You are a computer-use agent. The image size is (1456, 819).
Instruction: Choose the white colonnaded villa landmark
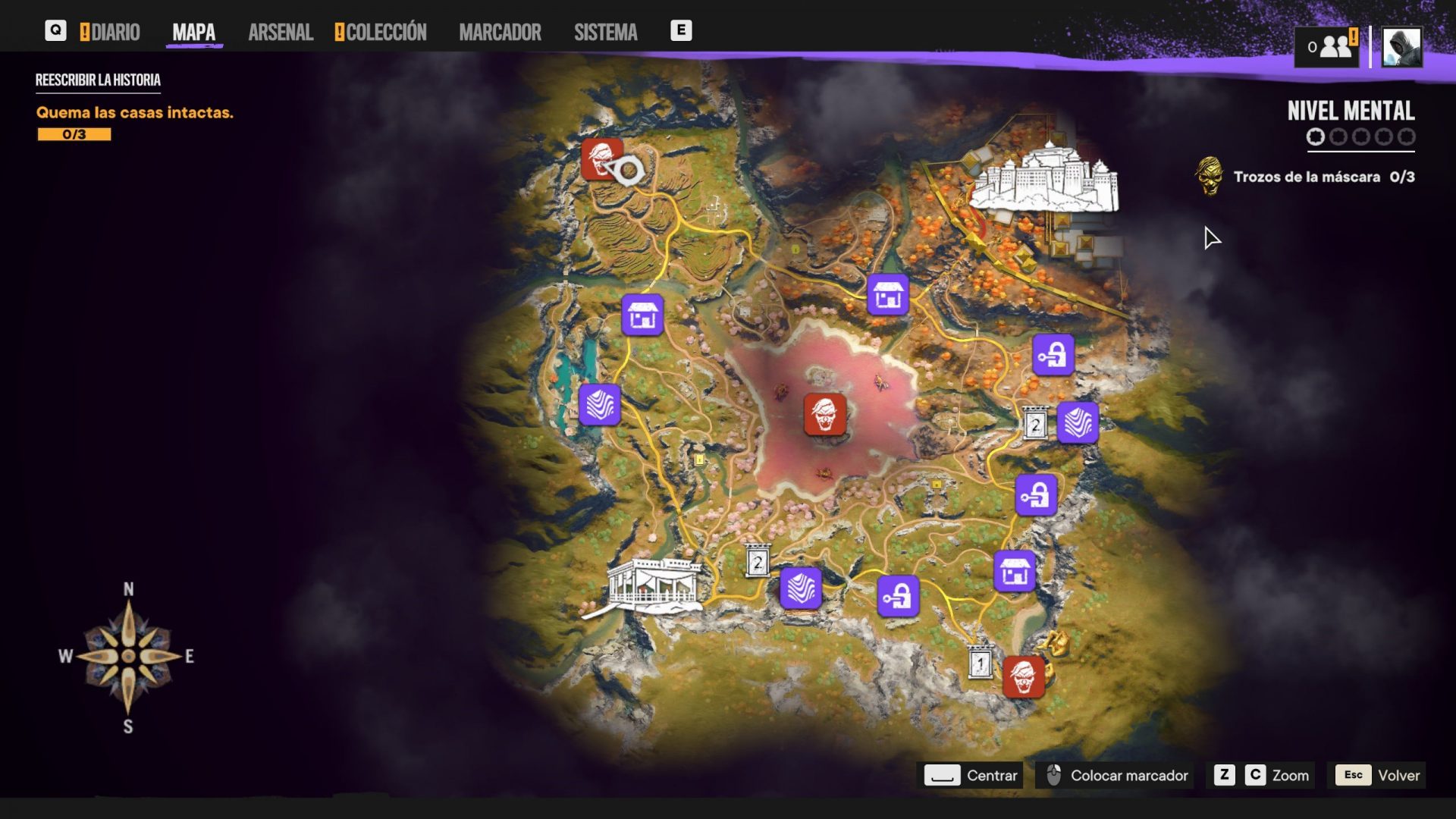(654, 586)
